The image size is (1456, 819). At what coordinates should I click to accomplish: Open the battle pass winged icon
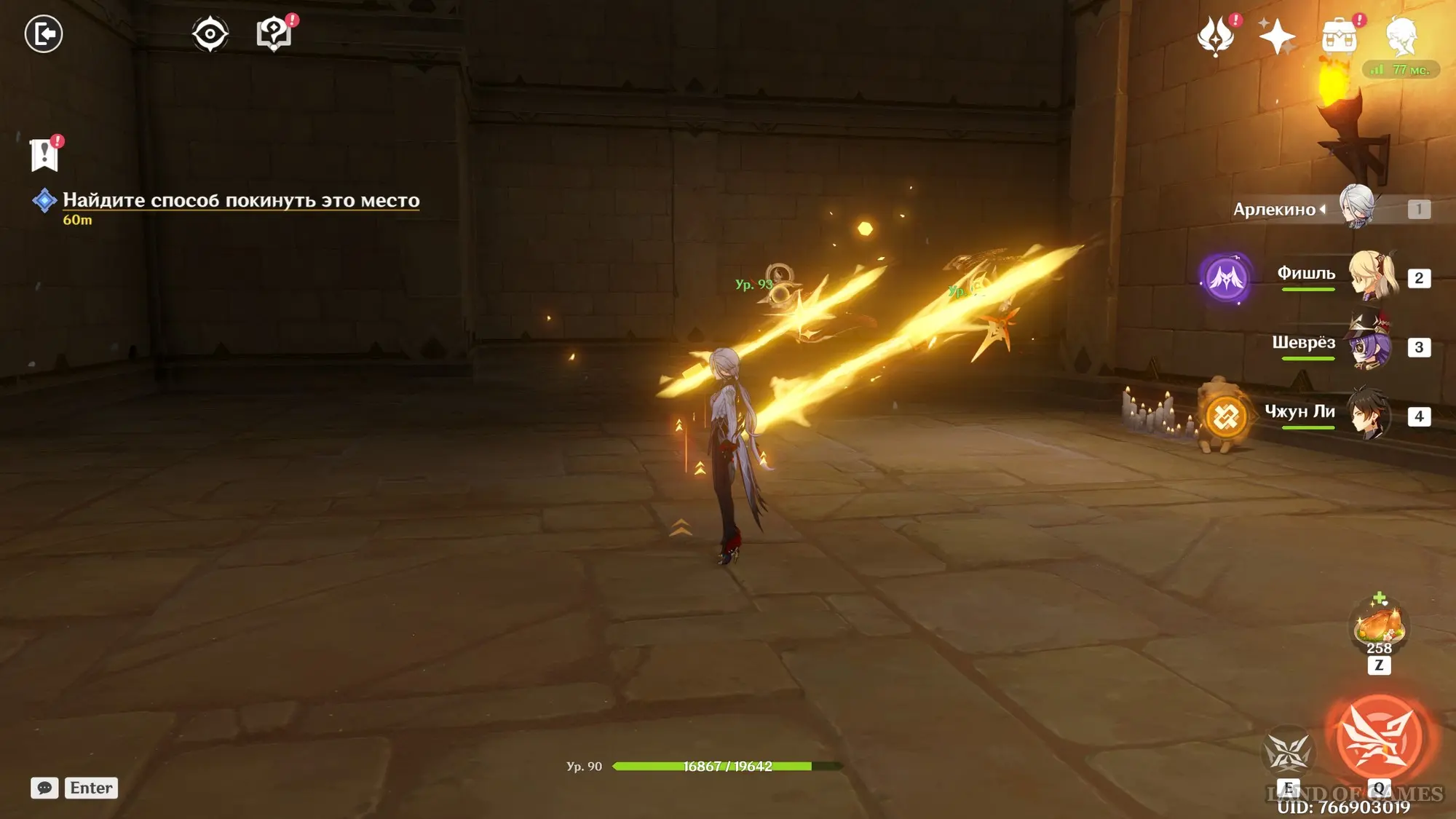tap(1216, 35)
